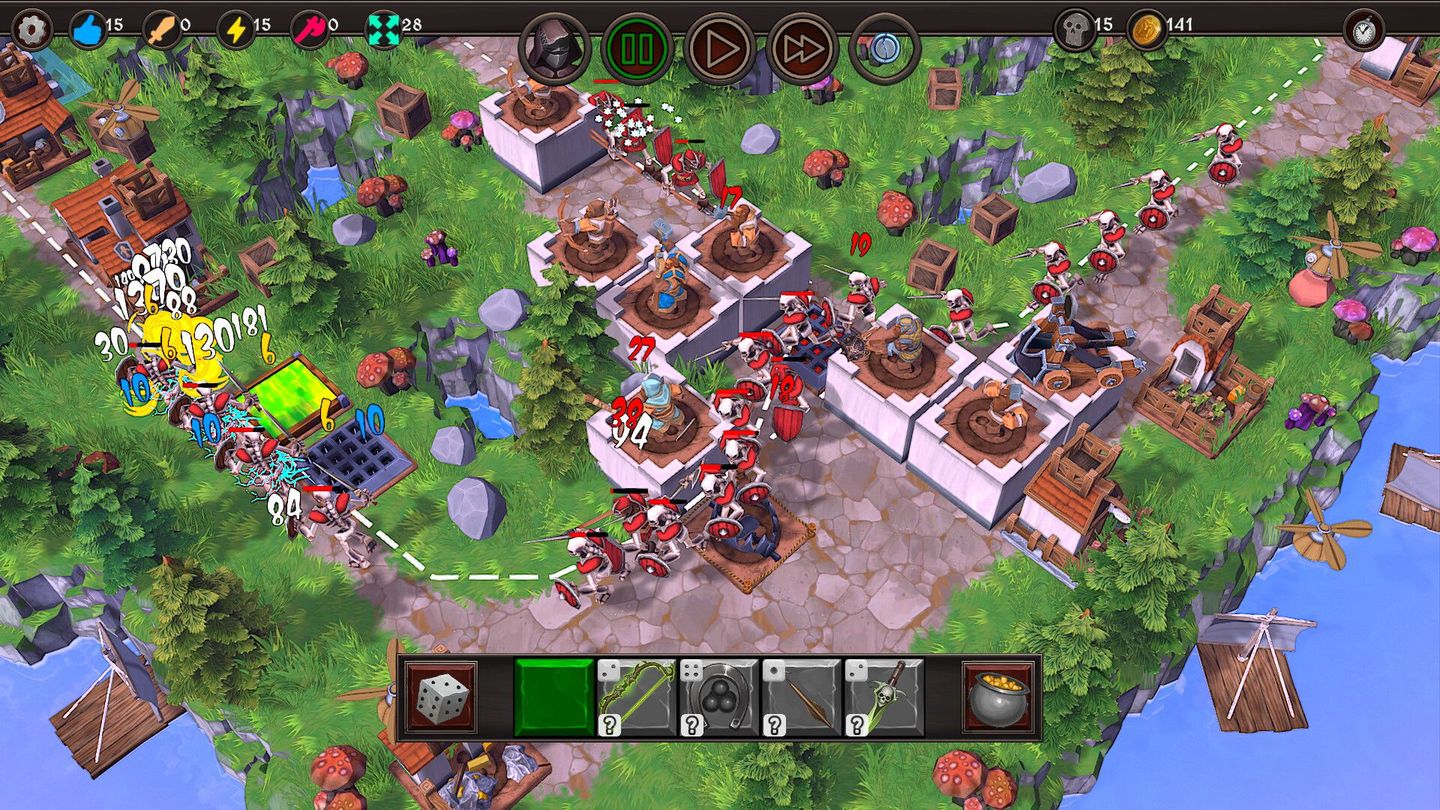Image resolution: width=1440 pixels, height=810 pixels.
Task: Click the knight helmet hero portrait
Action: pos(555,45)
